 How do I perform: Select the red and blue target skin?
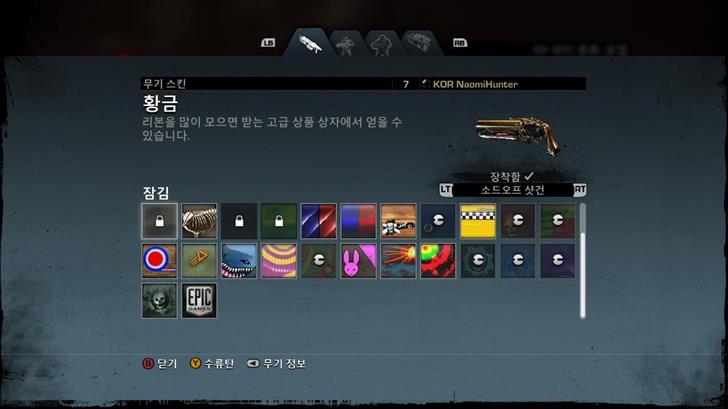(x=159, y=261)
